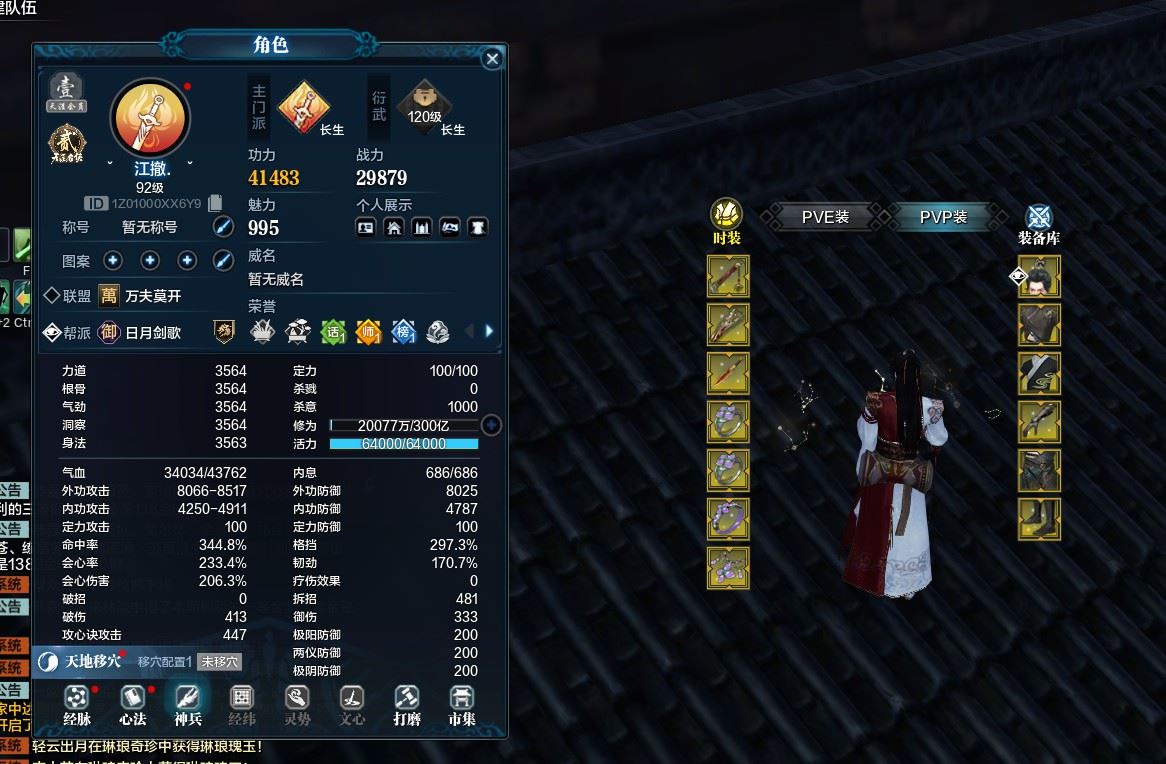Viewport: 1166px width, 764px height.
Task: Switch to the 神兵 weapon tab
Action: [188, 702]
